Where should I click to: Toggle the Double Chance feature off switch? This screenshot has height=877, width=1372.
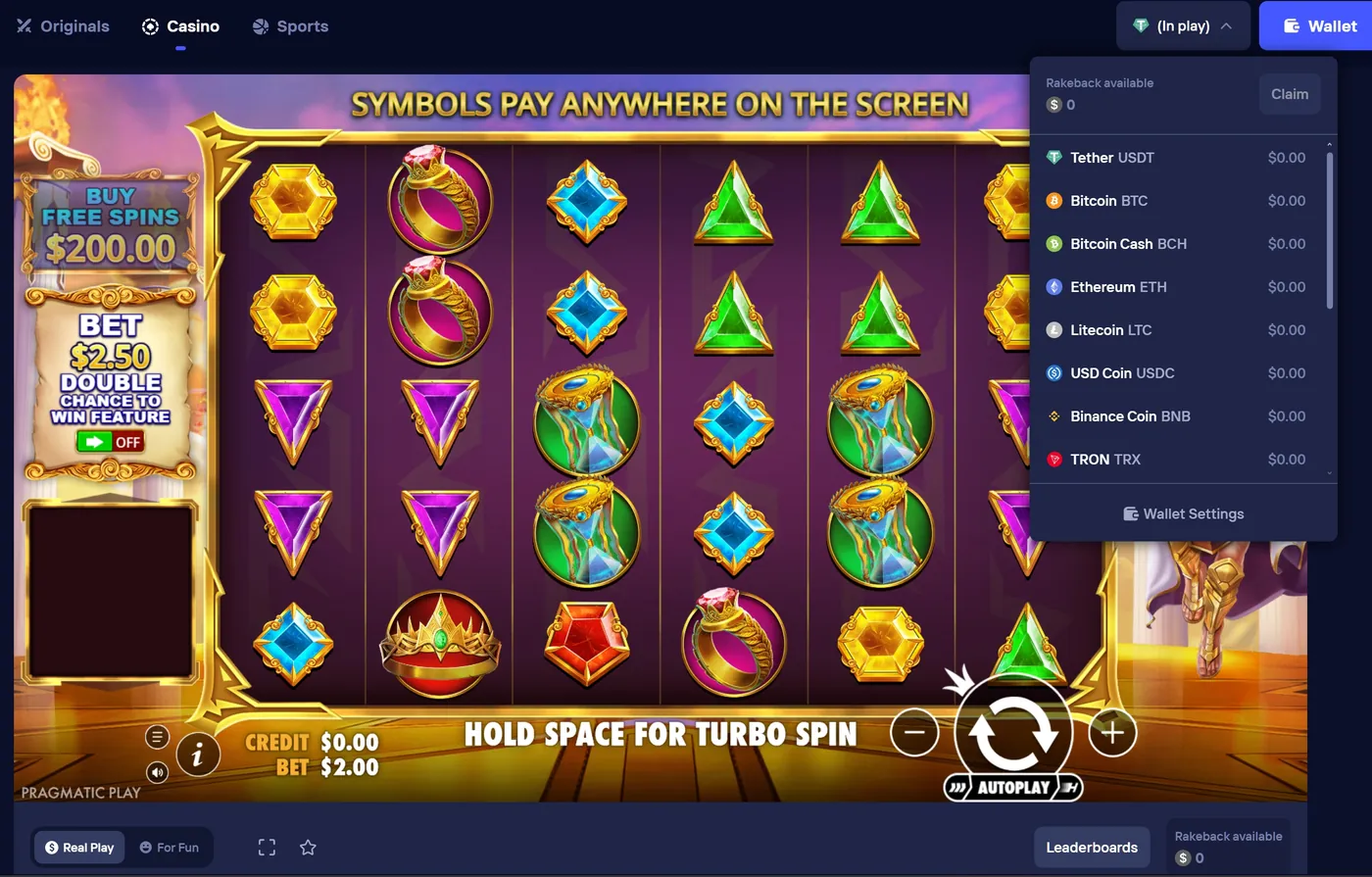click(111, 441)
